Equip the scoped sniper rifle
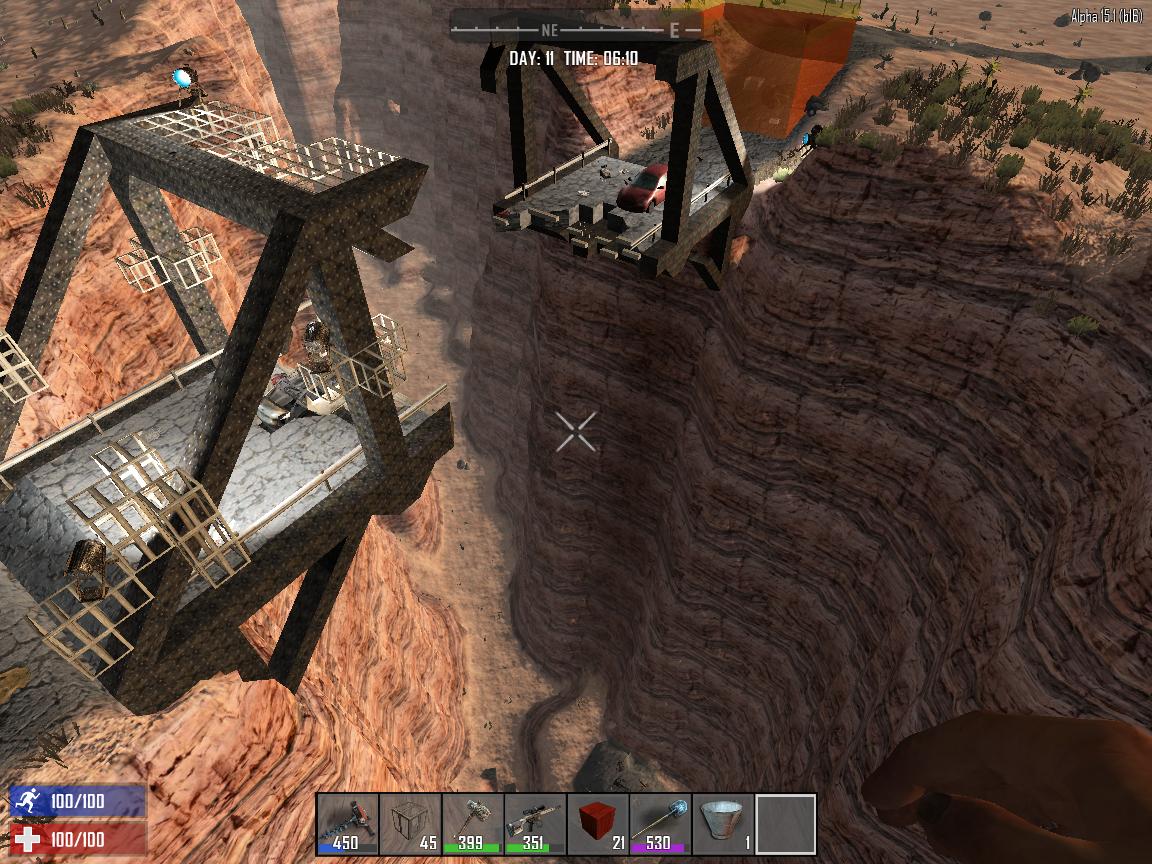The image size is (1152, 864). [535, 825]
